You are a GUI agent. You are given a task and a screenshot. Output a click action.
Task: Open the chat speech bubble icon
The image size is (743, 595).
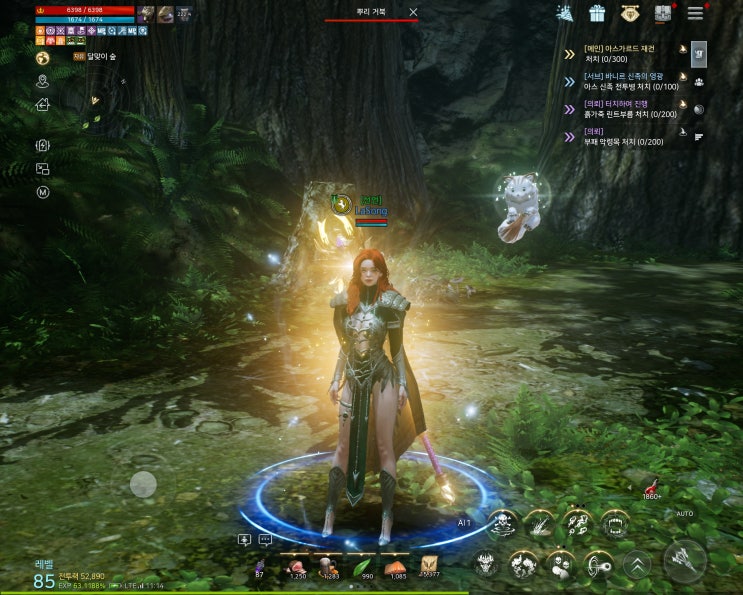coord(265,540)
